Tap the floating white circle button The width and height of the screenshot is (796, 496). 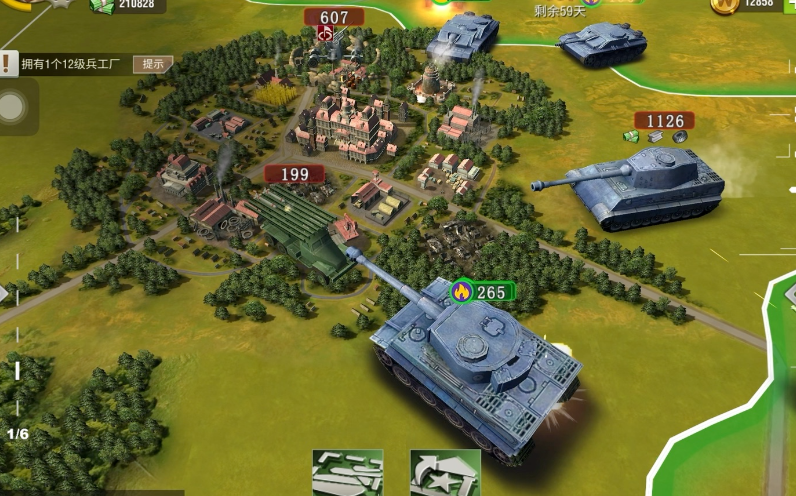pyautogui.click(x=13, y=108)
